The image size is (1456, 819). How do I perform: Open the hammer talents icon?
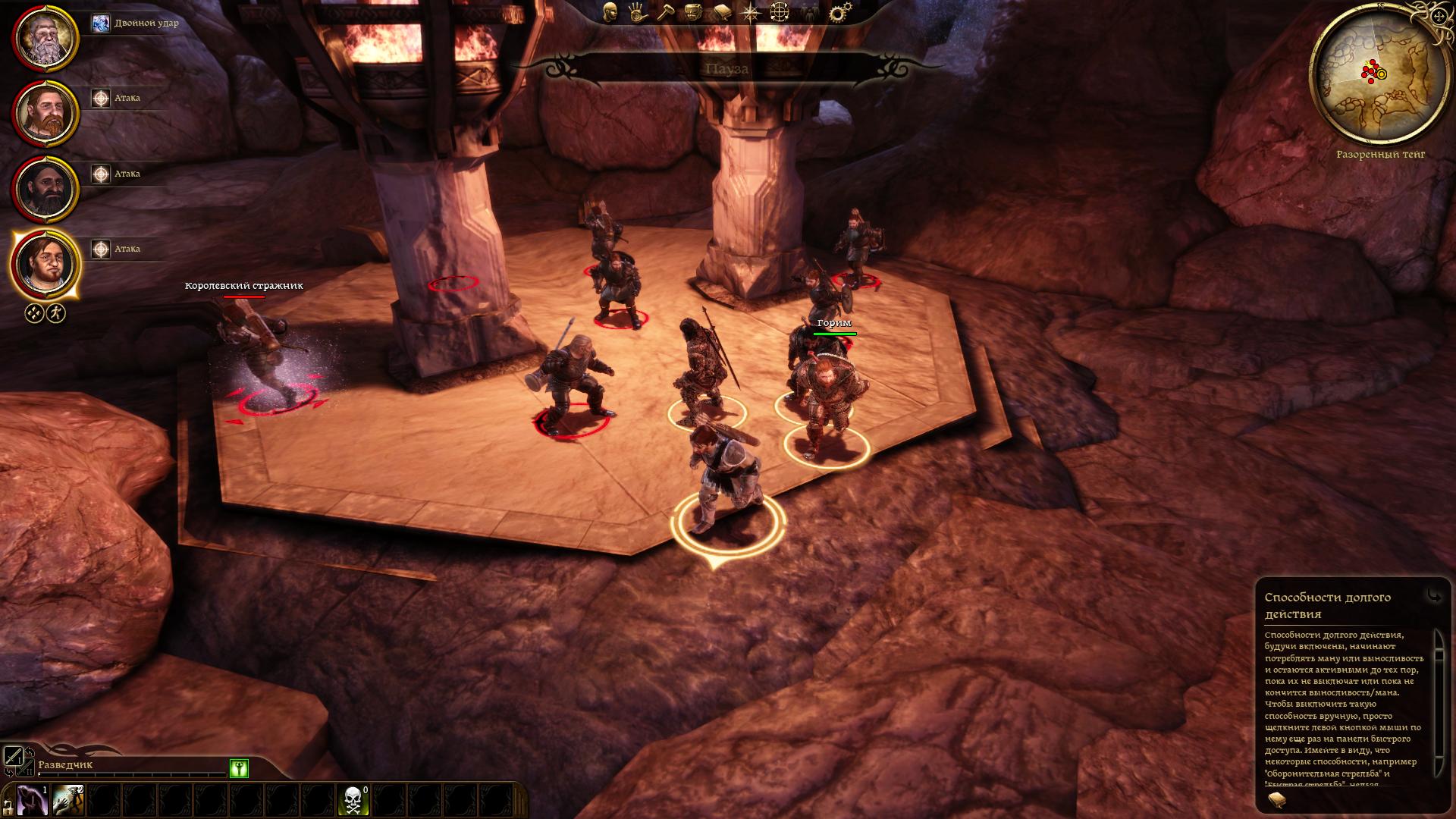665,11
